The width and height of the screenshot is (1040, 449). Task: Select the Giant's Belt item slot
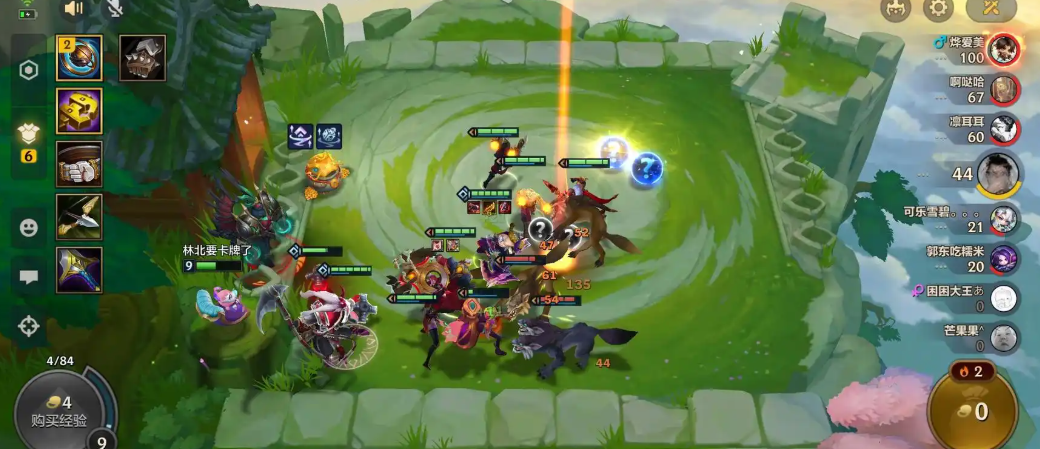[79, 164]
